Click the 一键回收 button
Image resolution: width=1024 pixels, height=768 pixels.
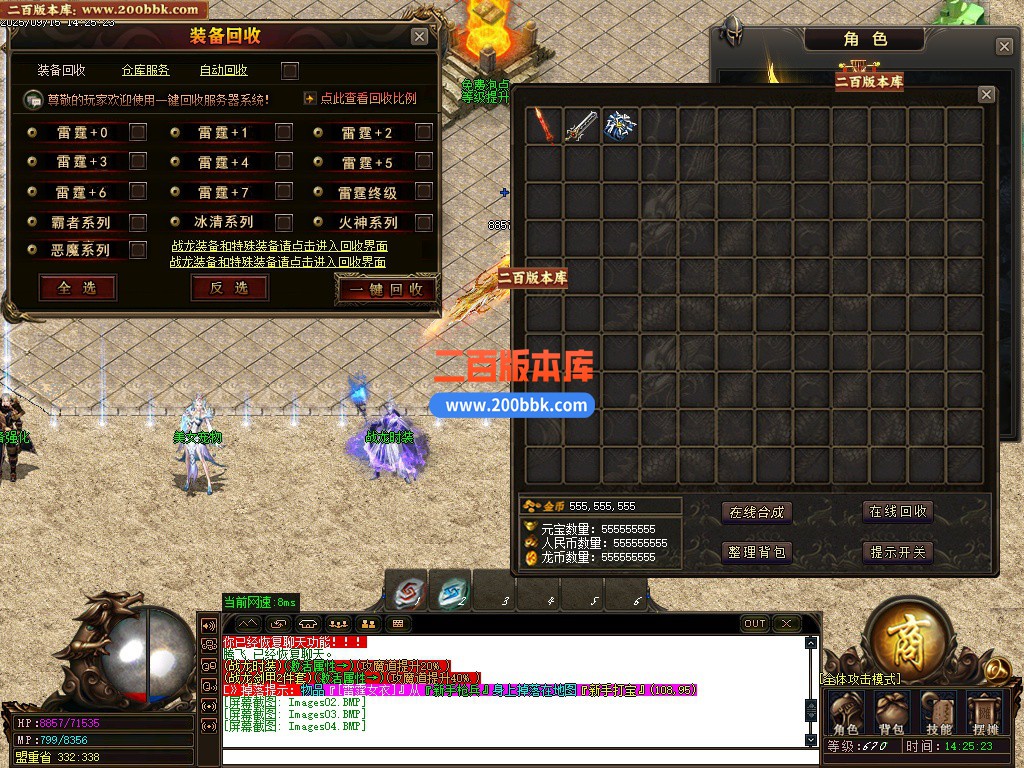tap(387, 289)
